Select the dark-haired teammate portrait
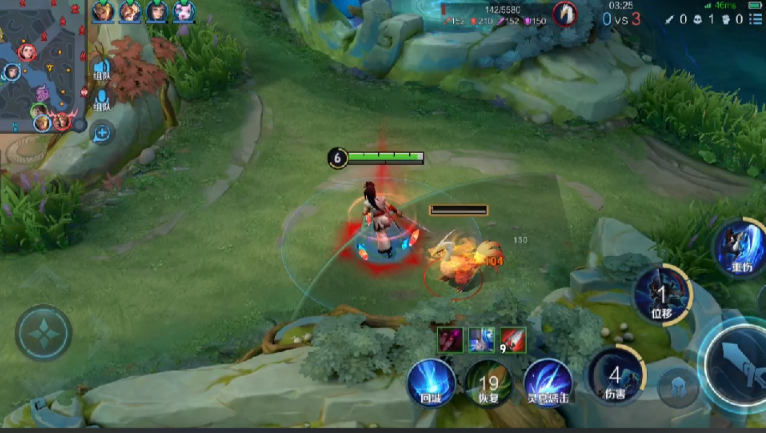Image resolution: width=766 pixels, height=433 pixels. pyautogui.click(x=157, y=12)
